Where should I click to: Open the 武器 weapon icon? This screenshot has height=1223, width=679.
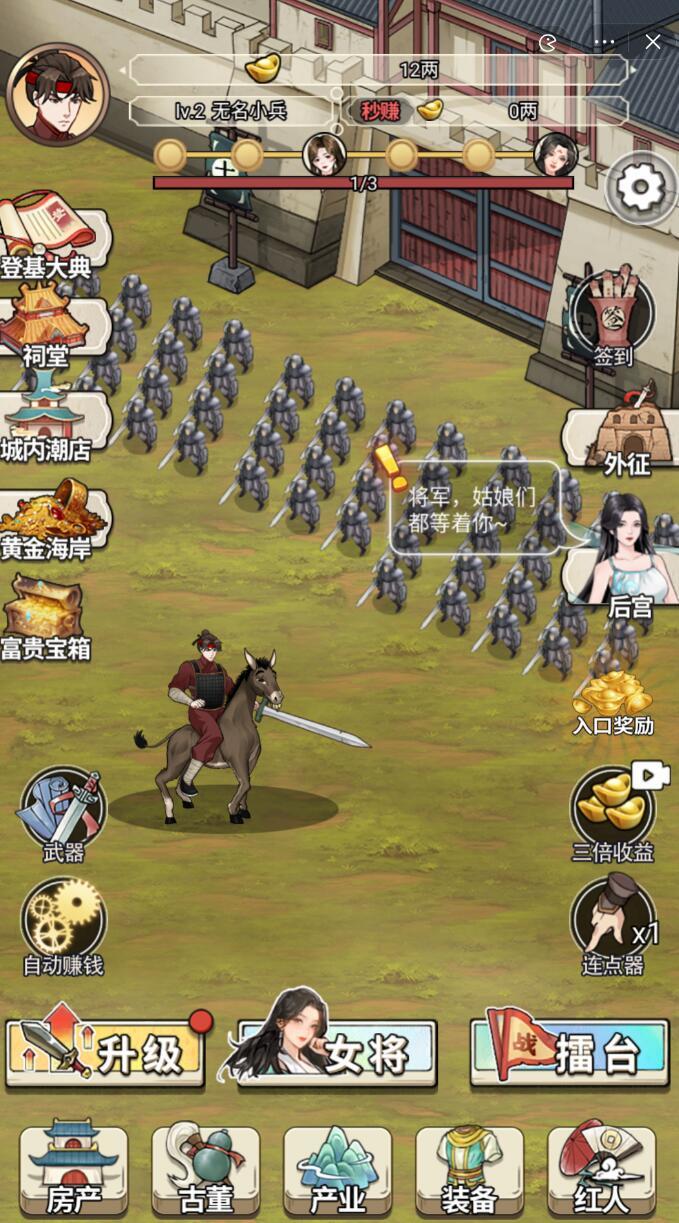coord(63,810)
